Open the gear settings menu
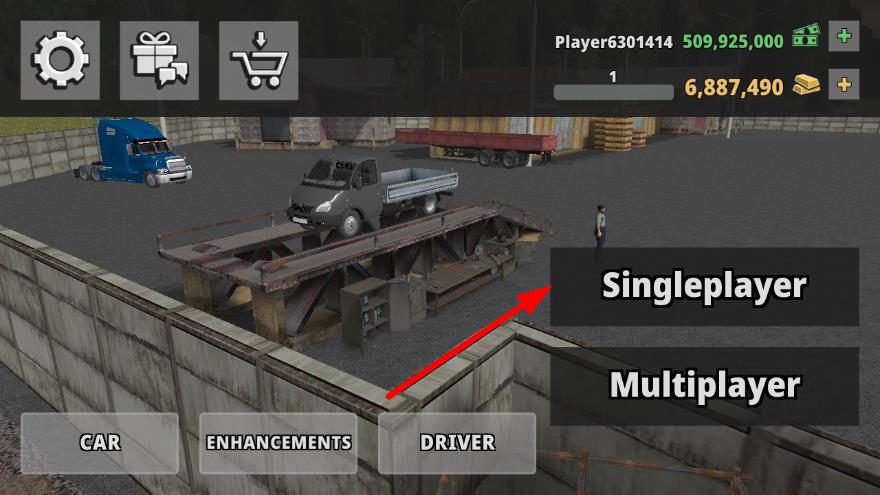 pyautogui.click(x=60, y=61)
